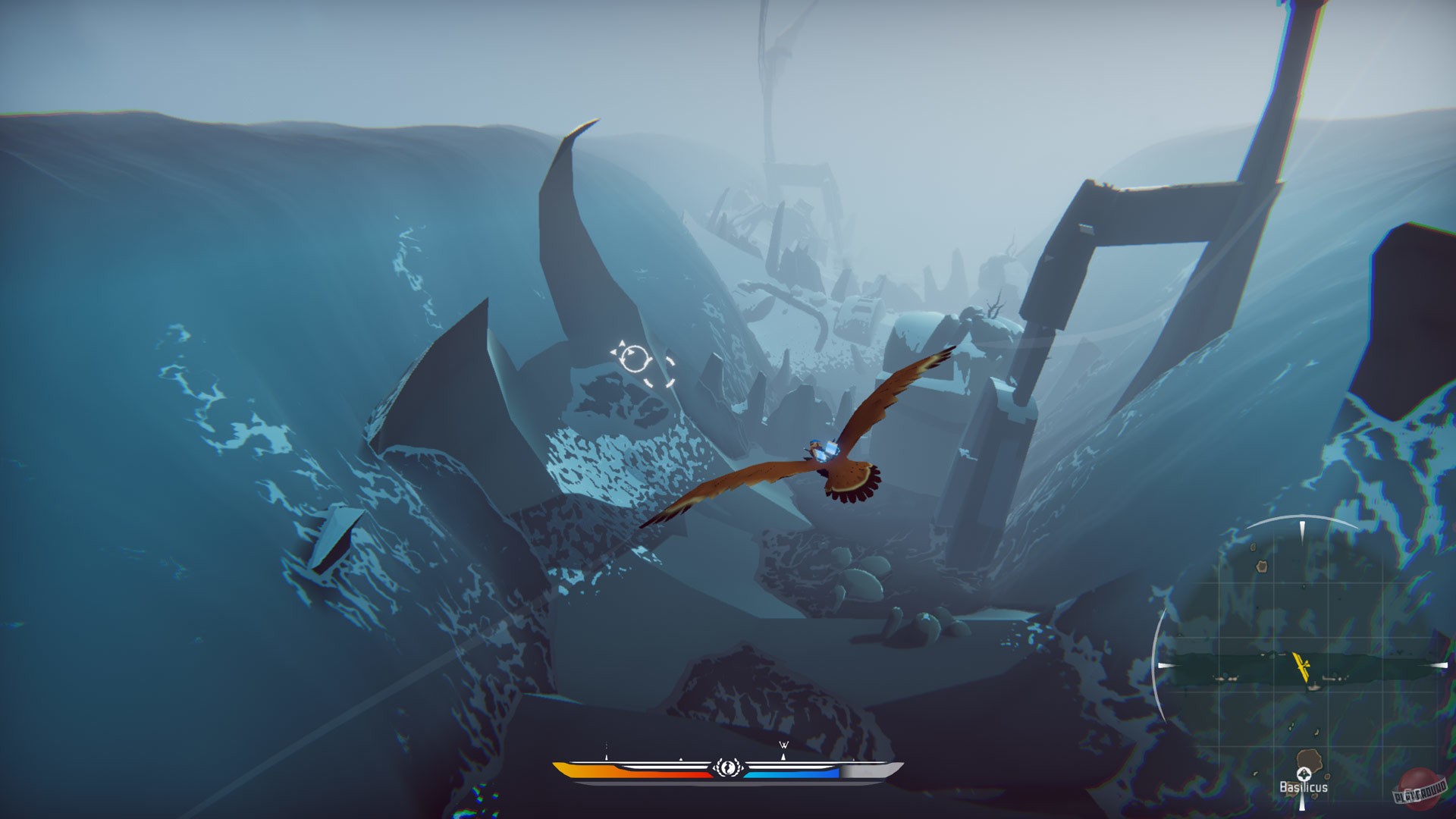Click the north compass pointer on the minimap
Screen dimensions: 1456x819
[x=1302, y=529]
